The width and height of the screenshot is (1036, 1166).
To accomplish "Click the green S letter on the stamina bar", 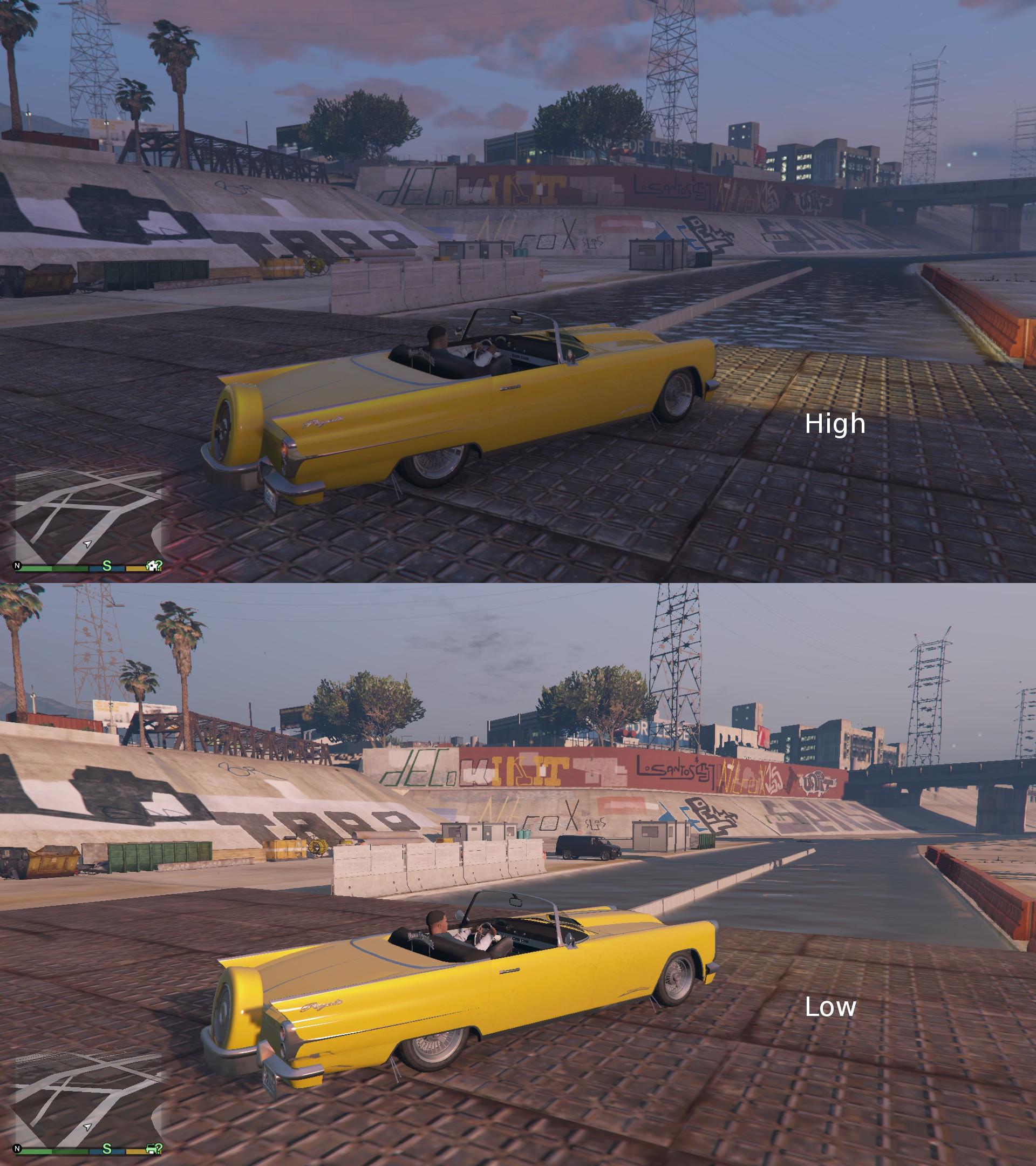I will (107, 566).
